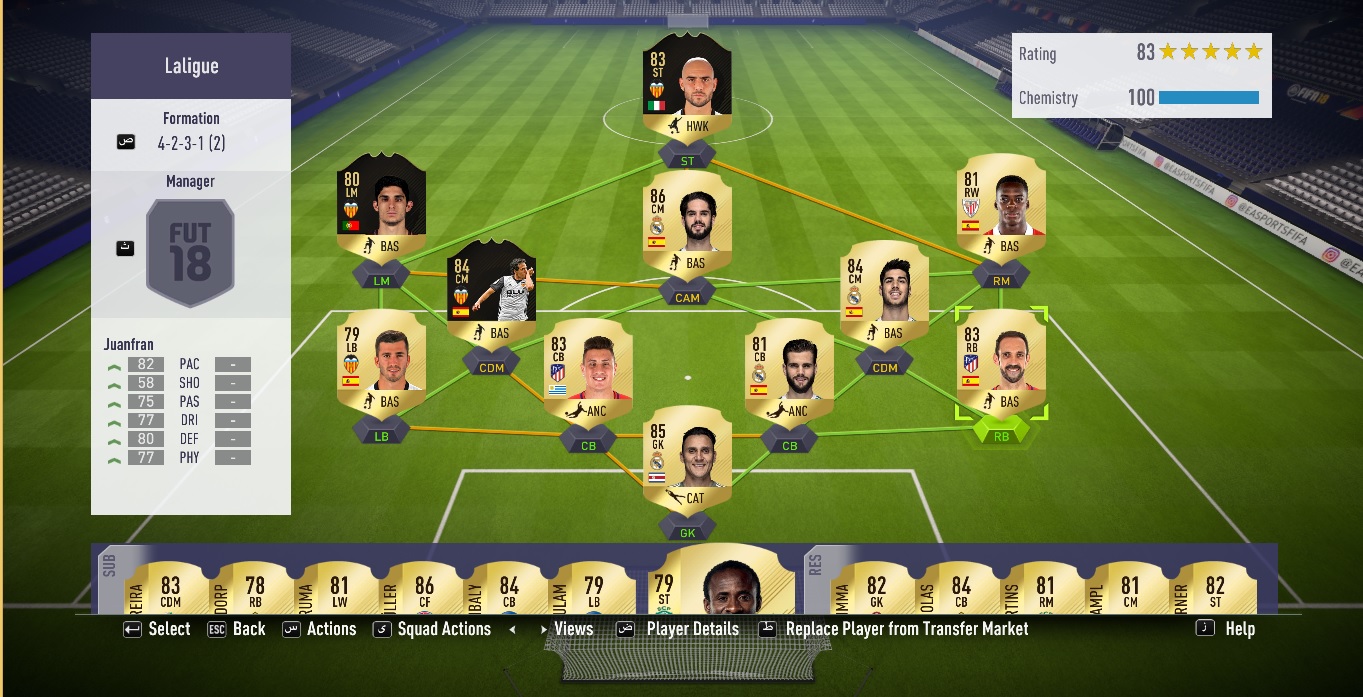Choose the 78 RB substitute card
Viewport: 1363px width, 697px height.
click(x=255, y=588)
